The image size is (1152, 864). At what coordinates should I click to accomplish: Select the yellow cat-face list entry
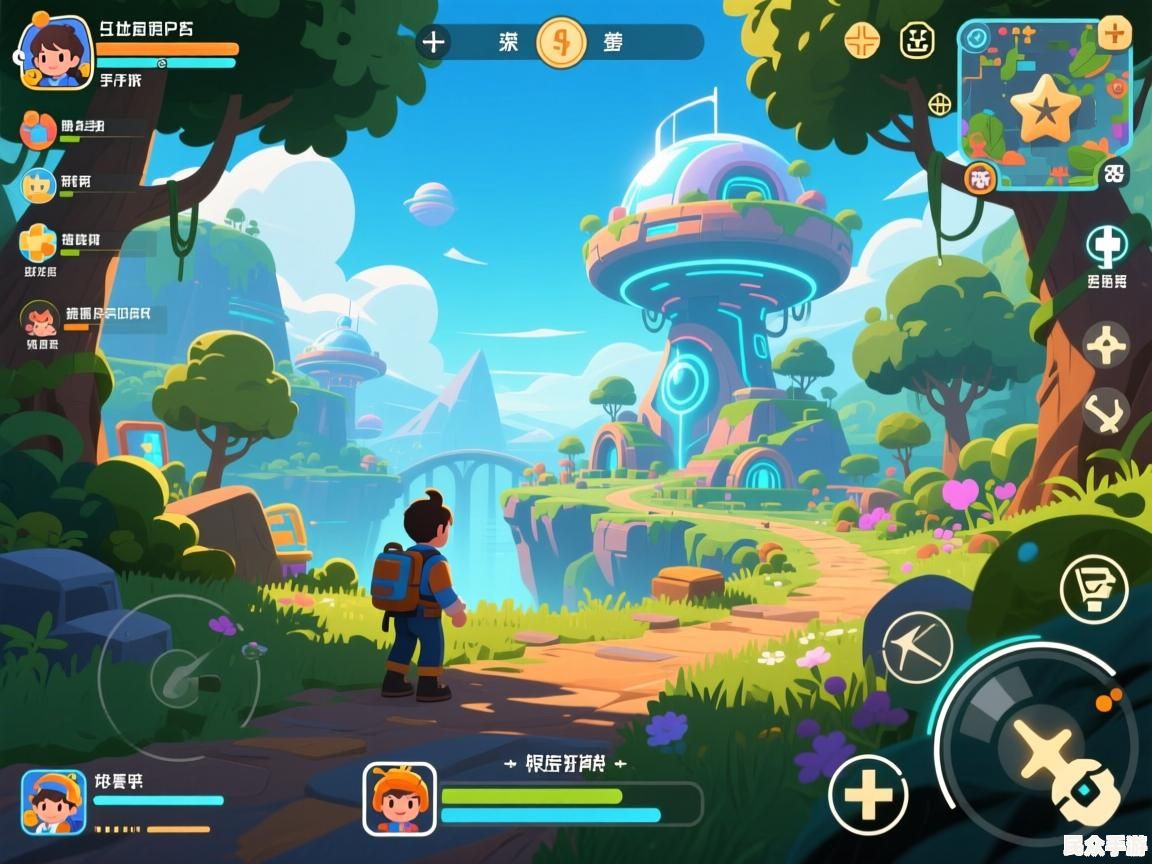(x=38, y=186)
